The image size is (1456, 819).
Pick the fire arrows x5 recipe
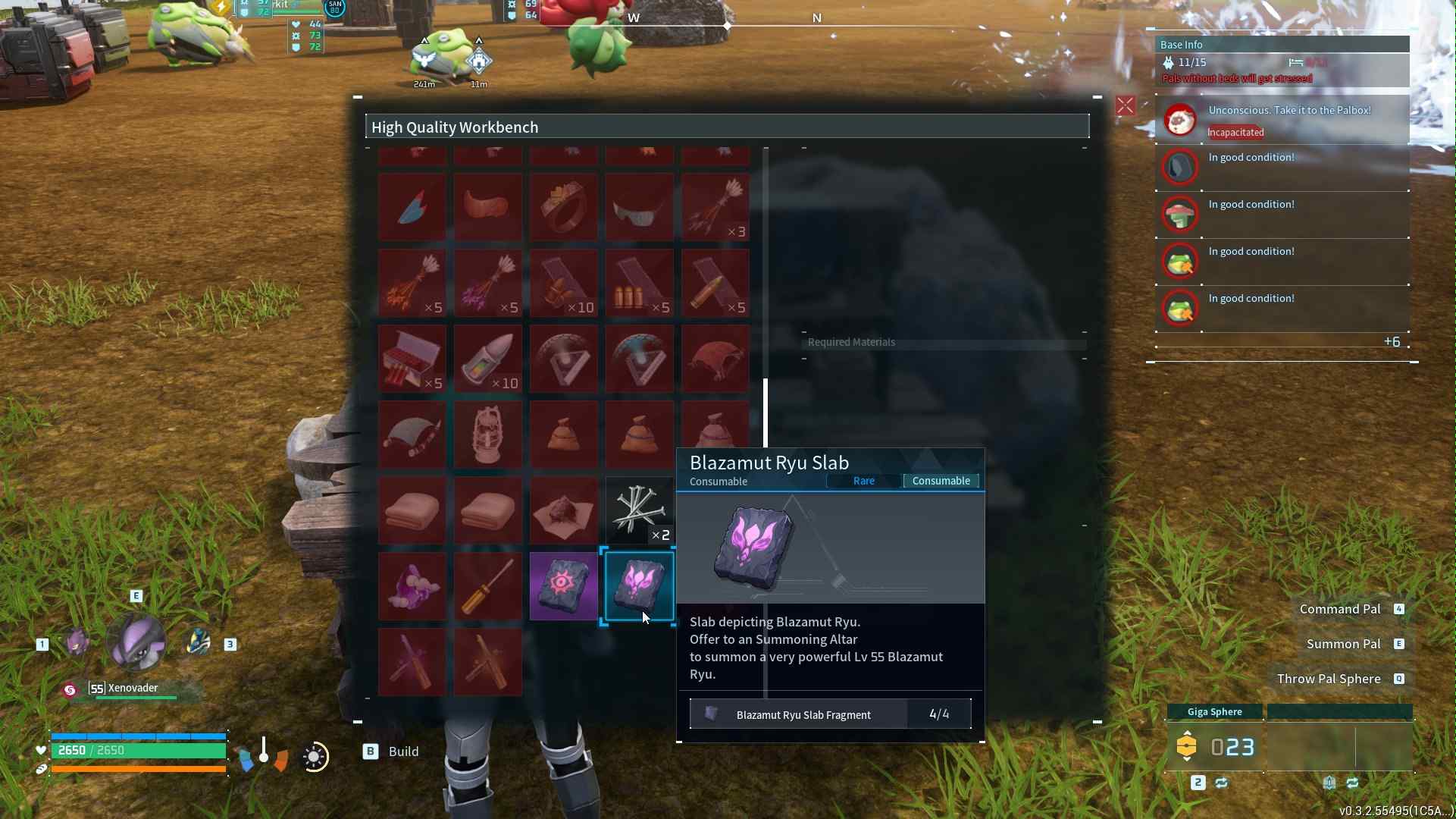(x=412, y=283)
